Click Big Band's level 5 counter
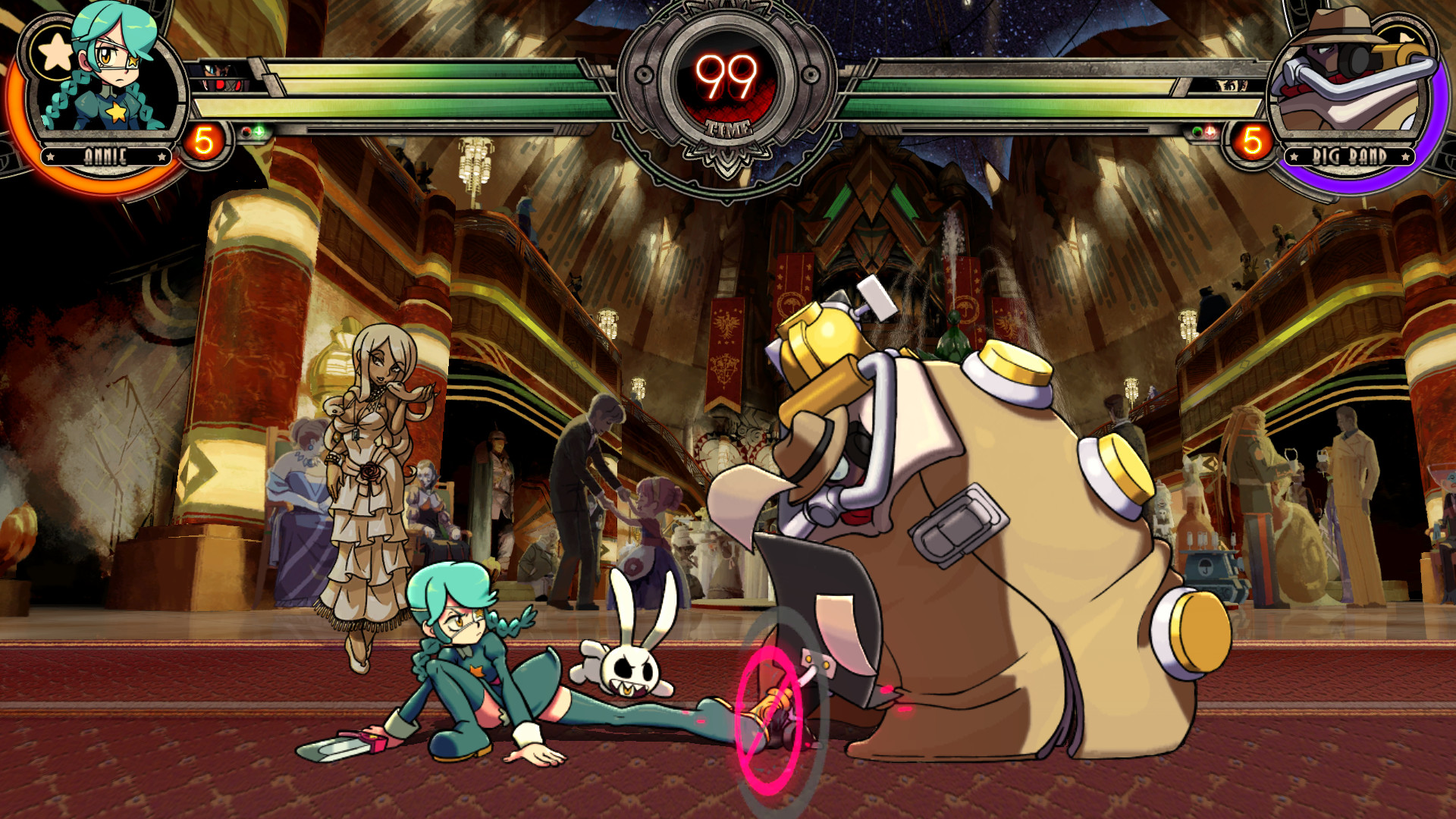The width and height of the screenshot is (1456, 819). click(1254, 140)
